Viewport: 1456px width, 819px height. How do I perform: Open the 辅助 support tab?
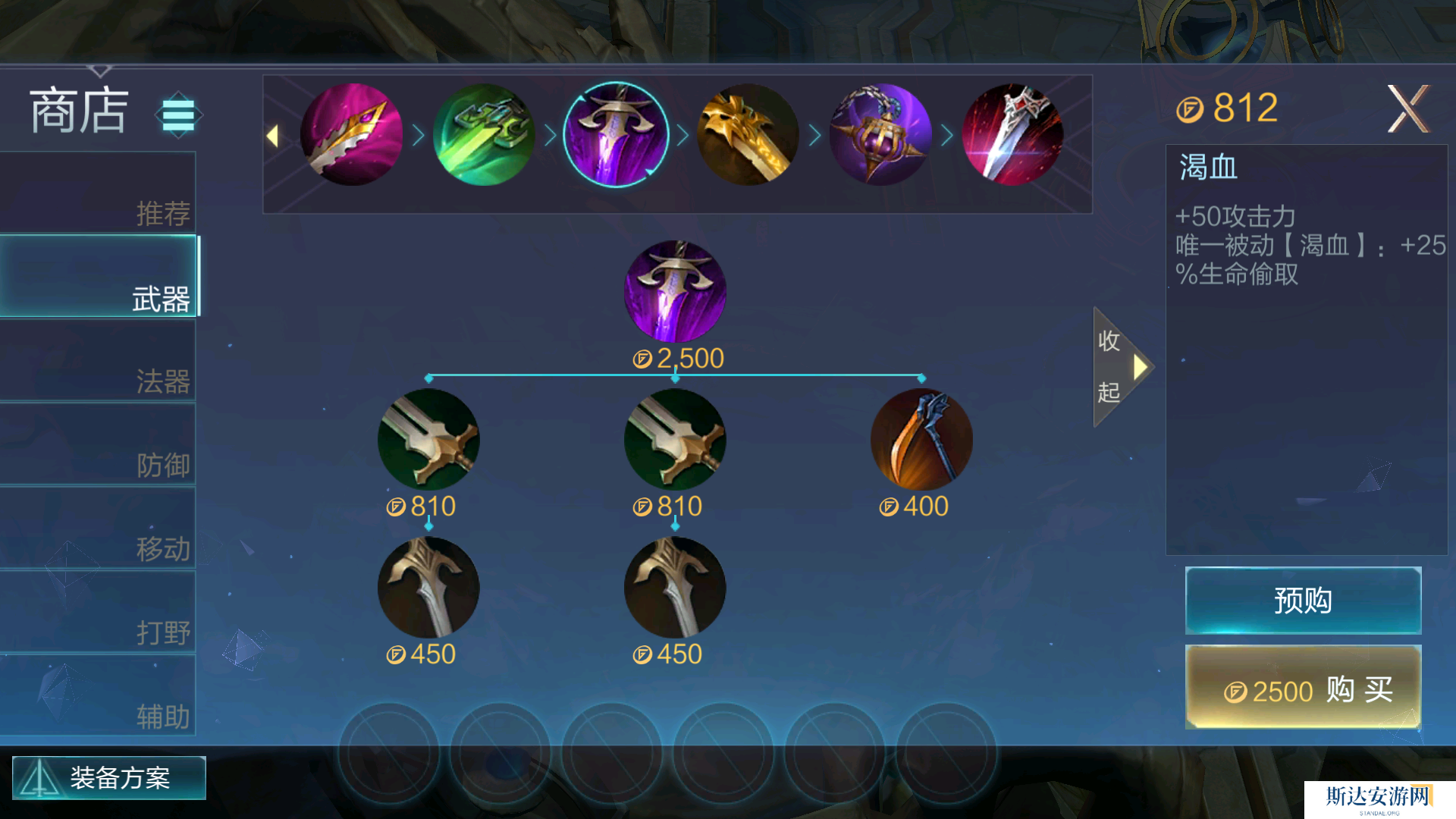coord(99,696)
